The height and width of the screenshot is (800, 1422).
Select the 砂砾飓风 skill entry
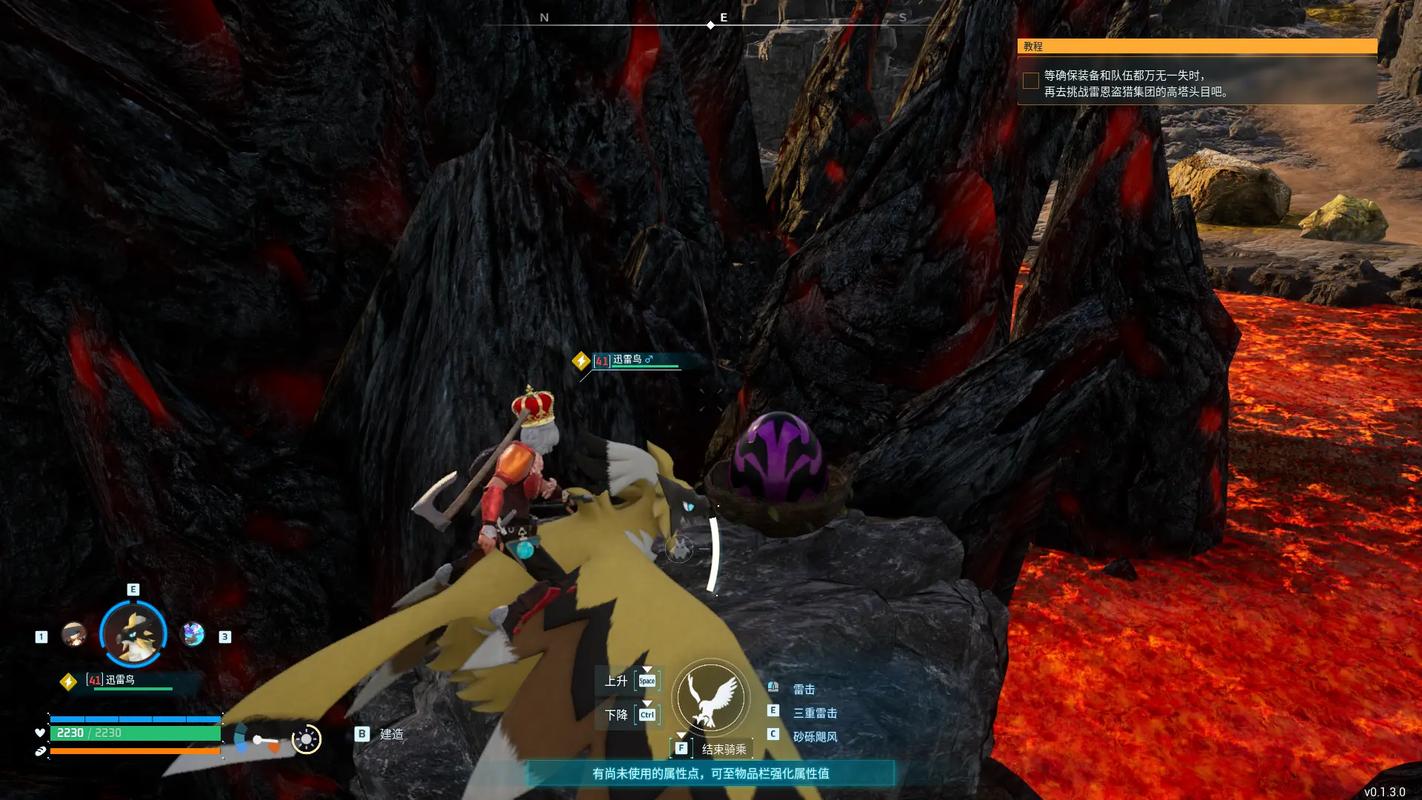[814, 736]
